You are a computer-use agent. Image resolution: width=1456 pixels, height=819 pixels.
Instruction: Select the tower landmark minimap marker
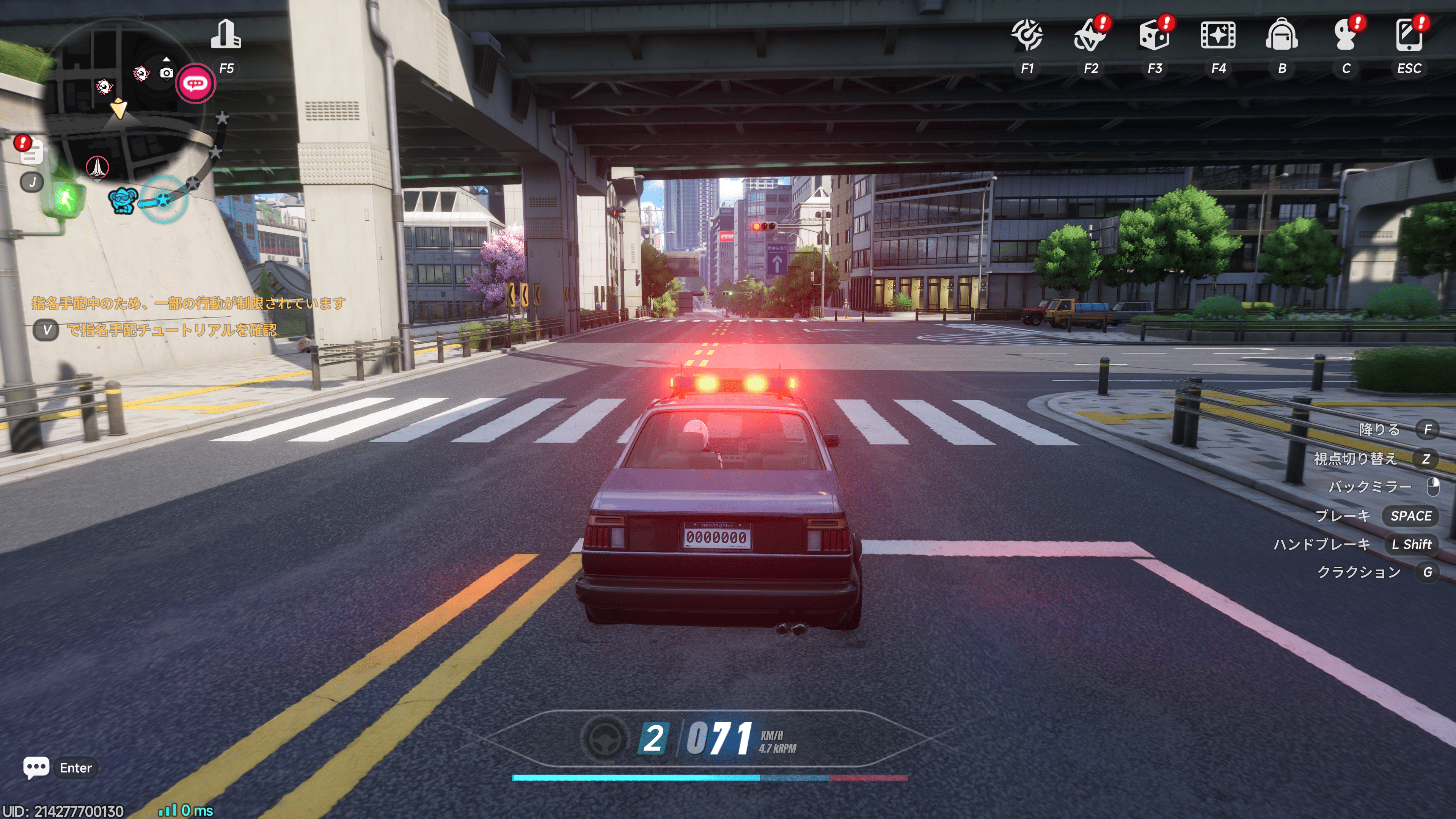(x=97, y=167)
